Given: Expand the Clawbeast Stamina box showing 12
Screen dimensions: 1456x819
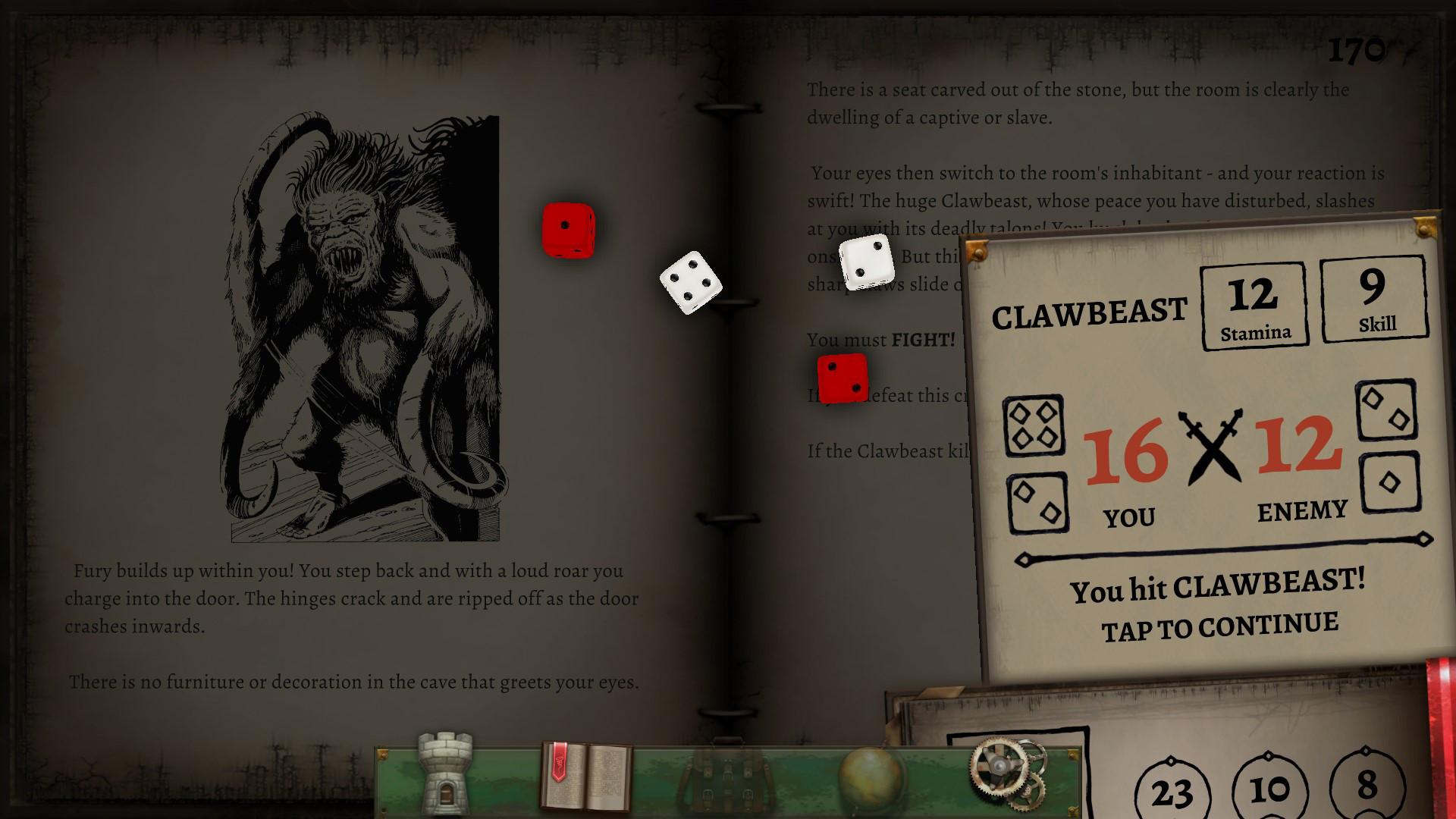Looking at the screenshot, I should pos(1254,303).
